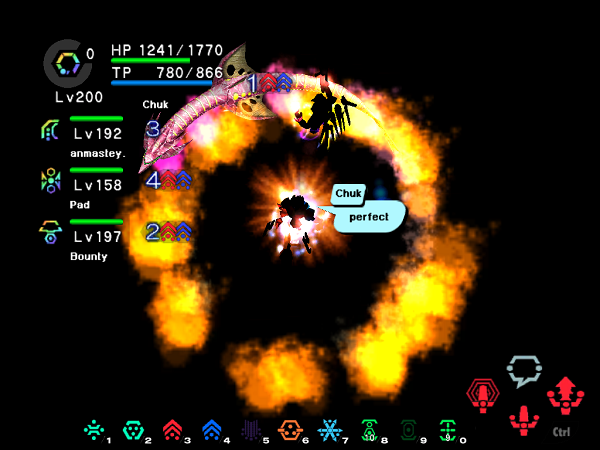Select the dark purple technique in slot 5
The width and height of the screenshot is (600, 450).
point(250,430)
